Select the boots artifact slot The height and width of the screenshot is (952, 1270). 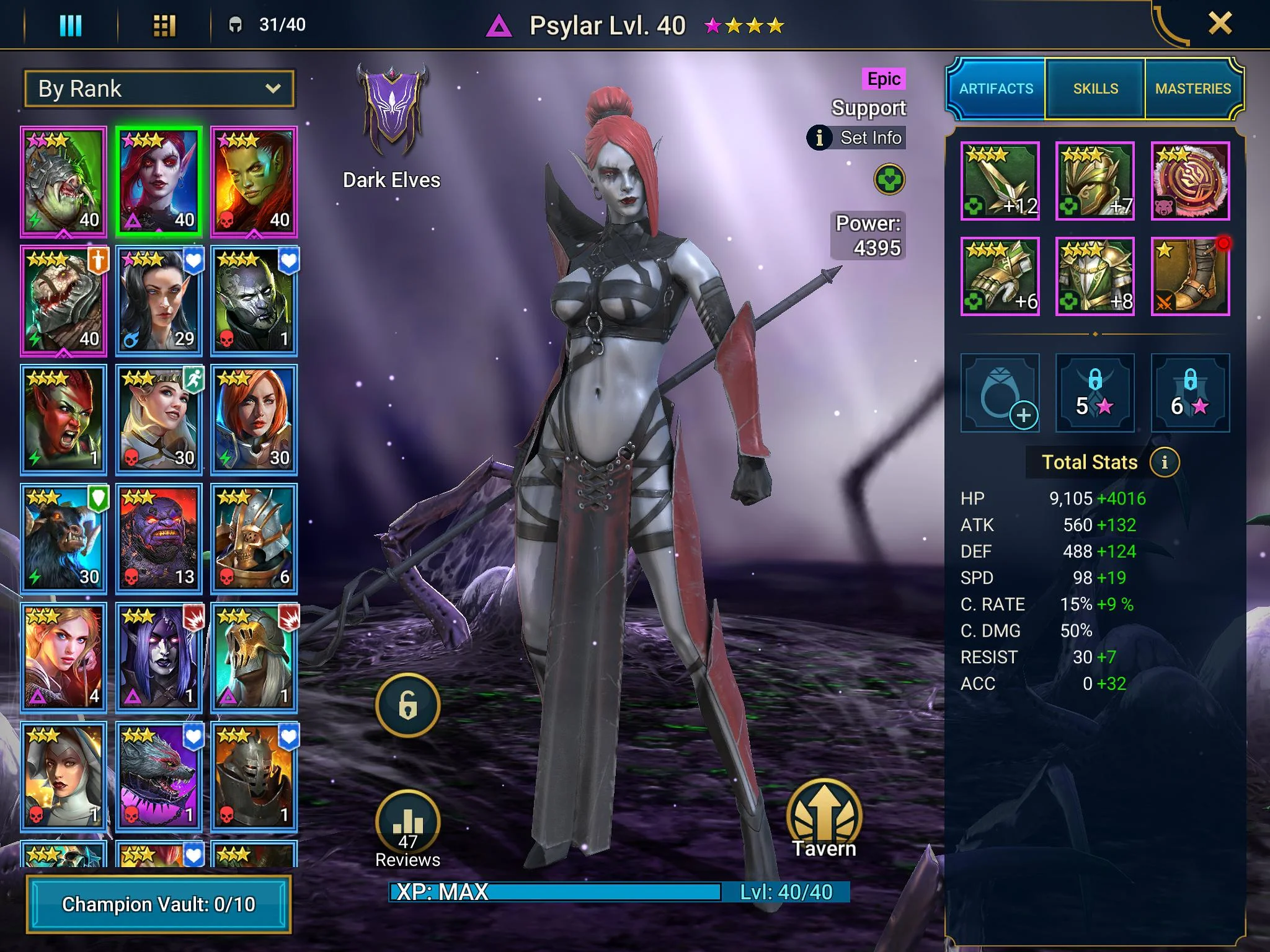1190,276
